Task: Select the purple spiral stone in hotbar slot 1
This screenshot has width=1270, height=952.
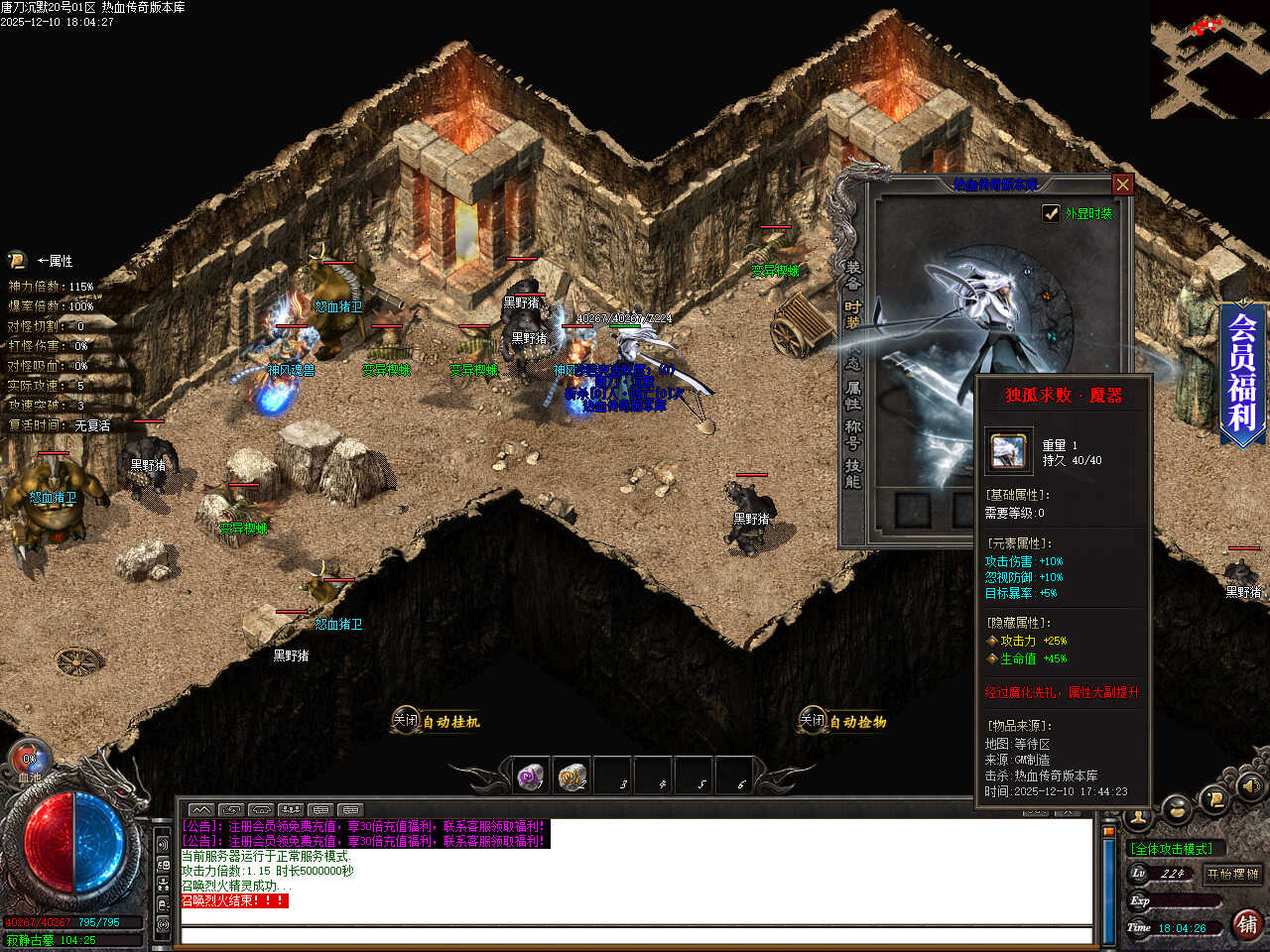Action: coord(531,776)
